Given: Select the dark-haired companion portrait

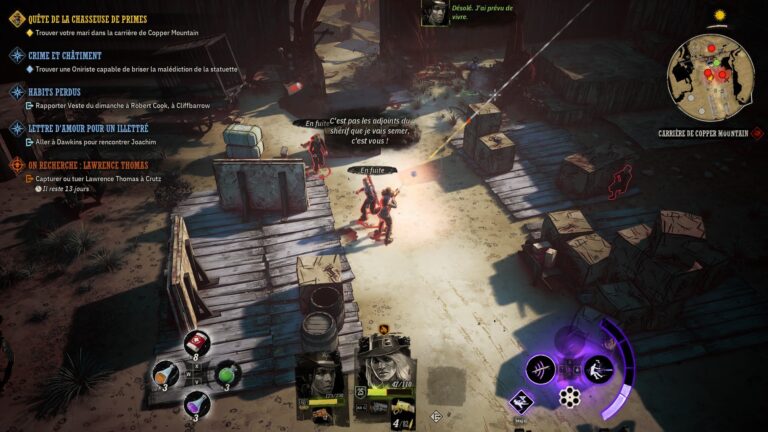Looking at the screenshot, I should 321,377.
